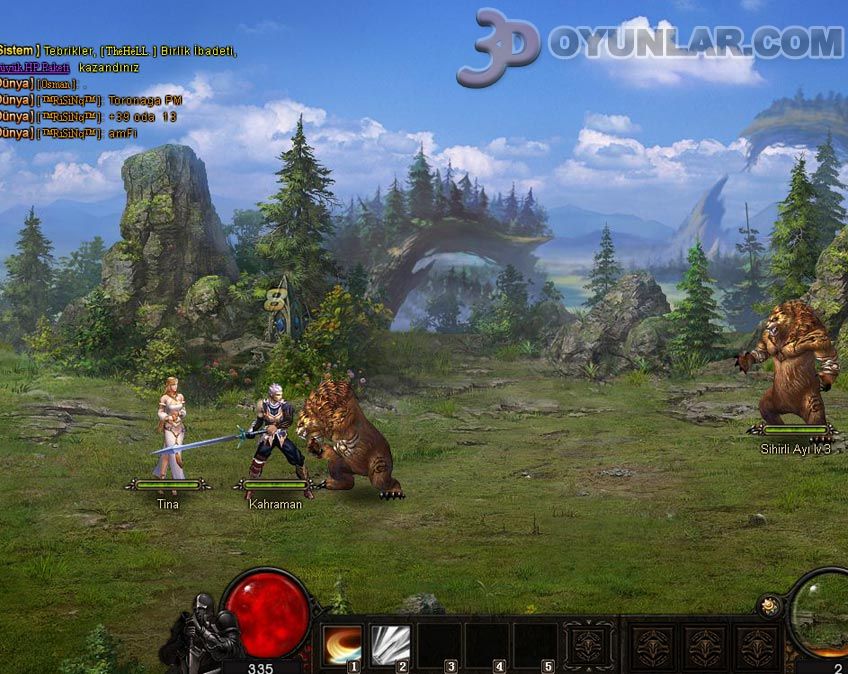Viewport: 848px width, 674px height.
Task: Activate the fiery swirl skill in slot 1
Action: 341,644
